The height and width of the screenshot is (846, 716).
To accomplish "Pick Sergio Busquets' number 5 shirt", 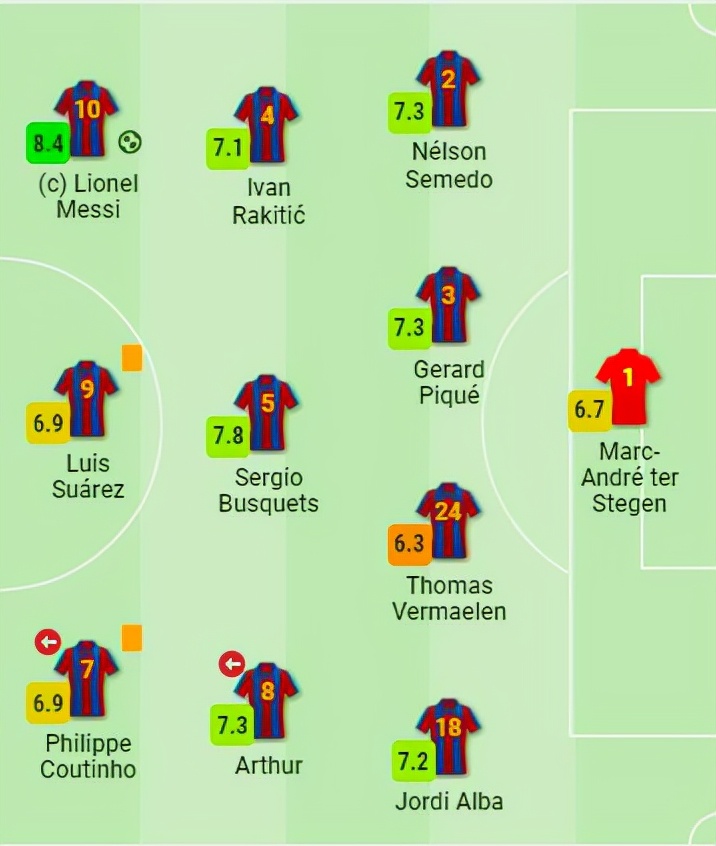I will pyautogui.click(x=266, y=412).
